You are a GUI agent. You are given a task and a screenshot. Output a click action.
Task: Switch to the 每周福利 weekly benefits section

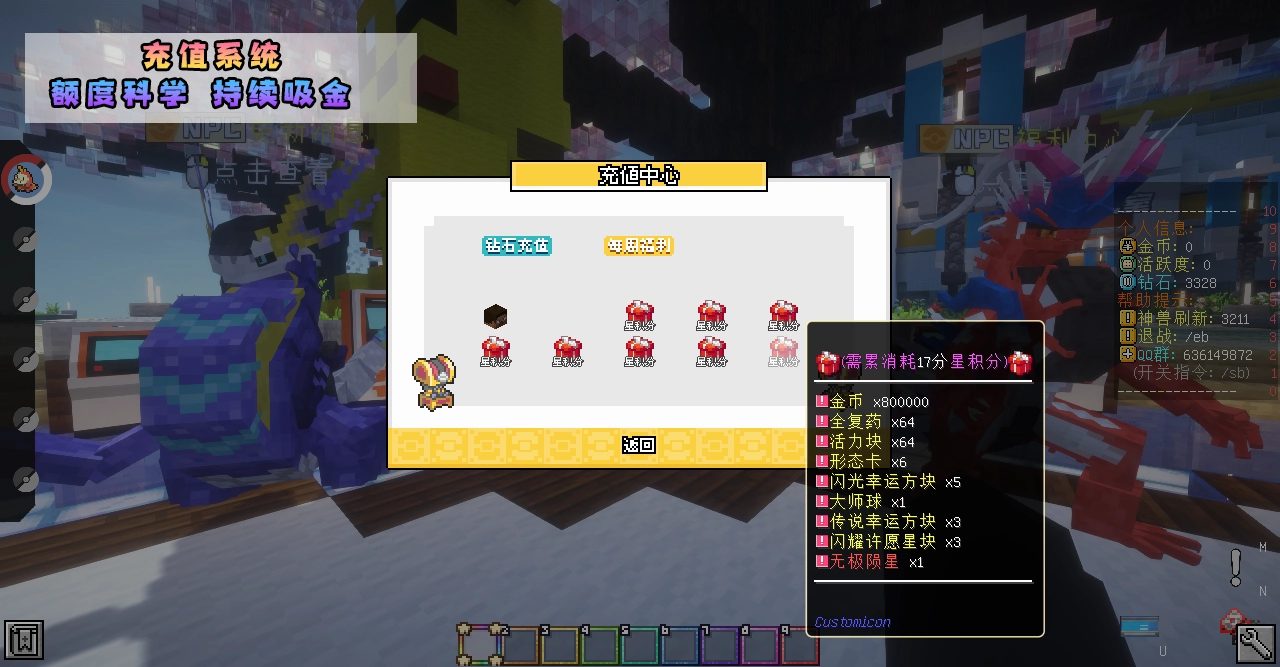(x=639, y=246)
